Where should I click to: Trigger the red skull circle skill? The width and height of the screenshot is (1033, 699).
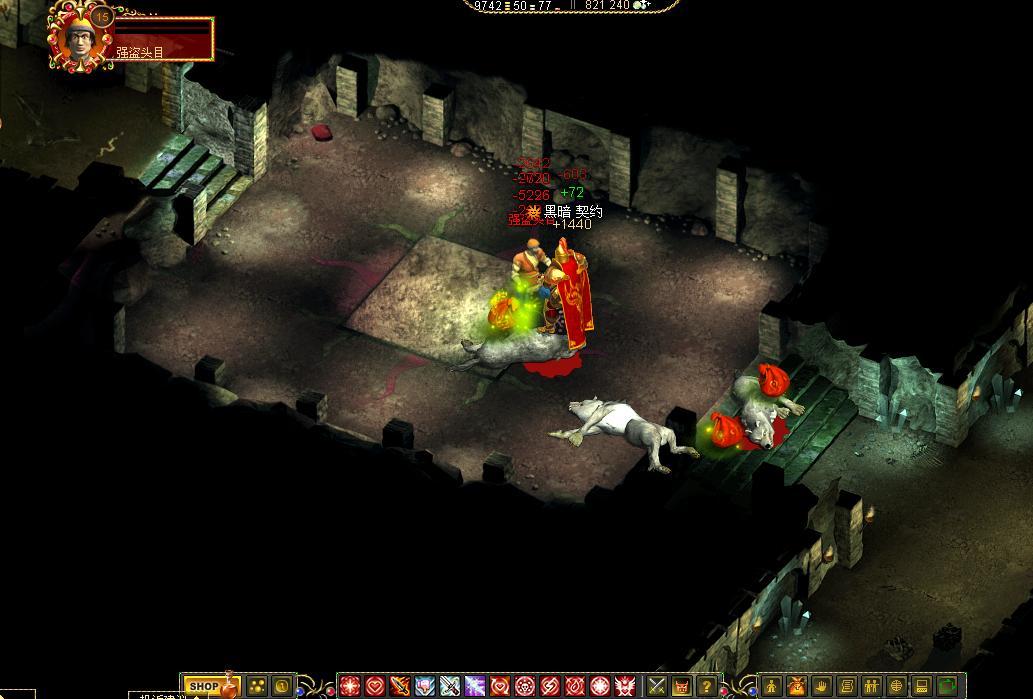[525, 686]
